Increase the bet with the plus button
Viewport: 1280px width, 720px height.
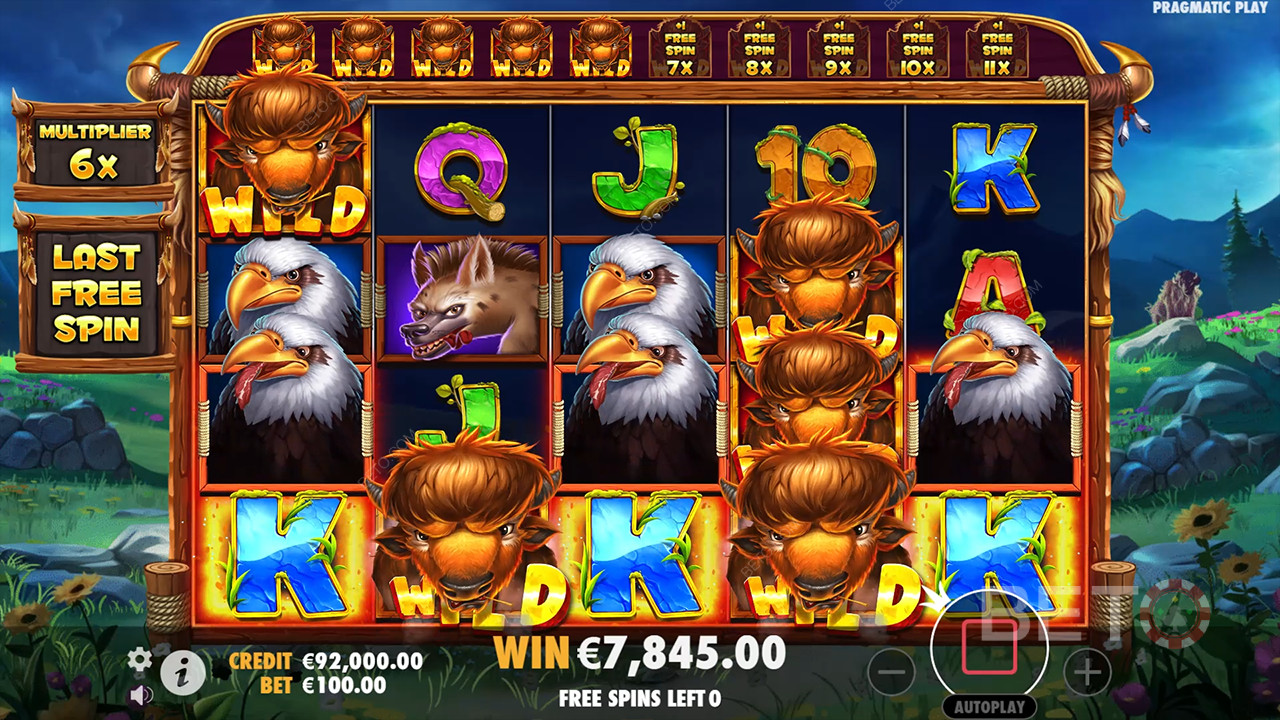click(1087, 671)
